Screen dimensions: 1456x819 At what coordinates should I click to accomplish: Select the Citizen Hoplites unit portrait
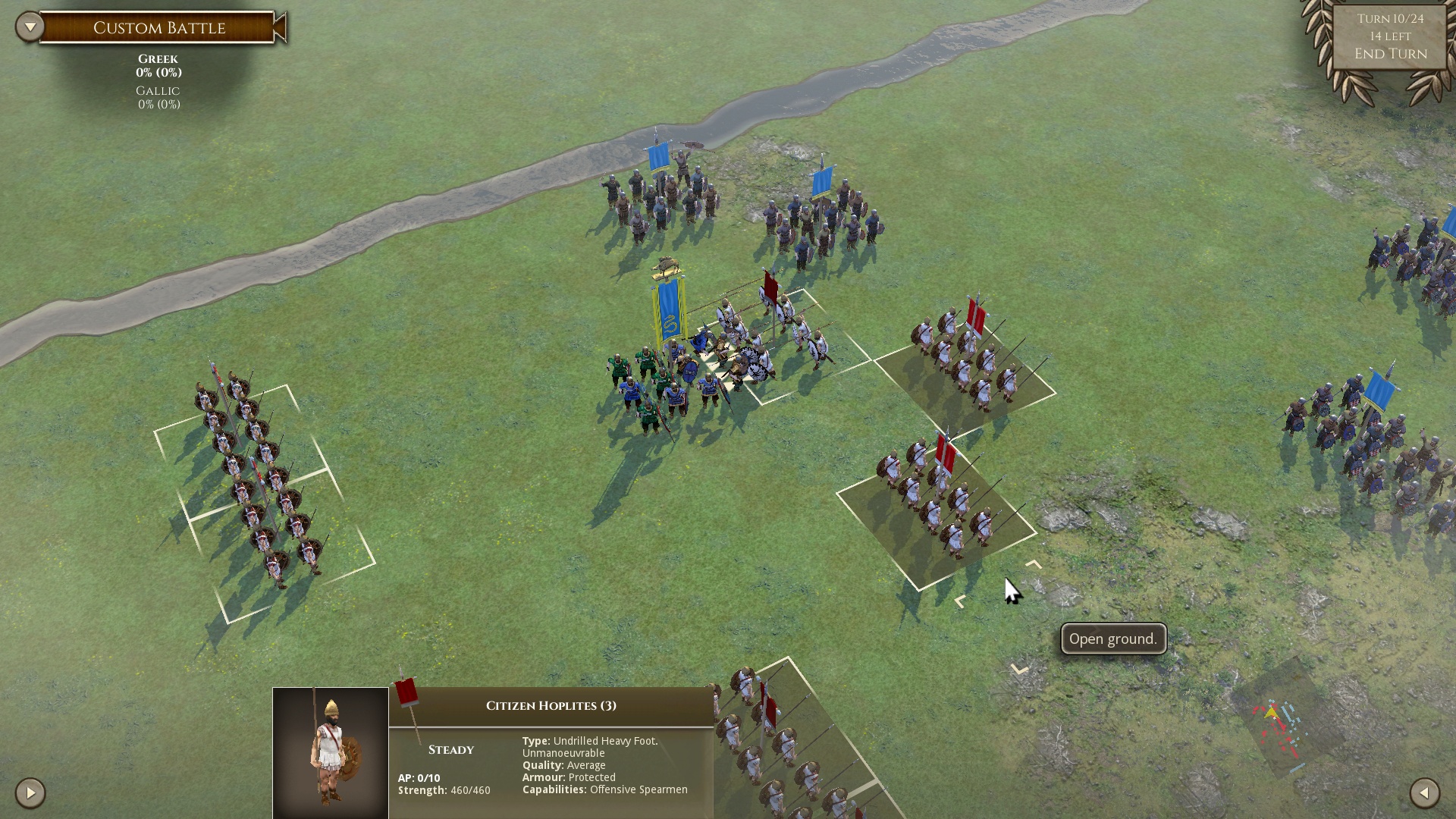pos(331,752)
